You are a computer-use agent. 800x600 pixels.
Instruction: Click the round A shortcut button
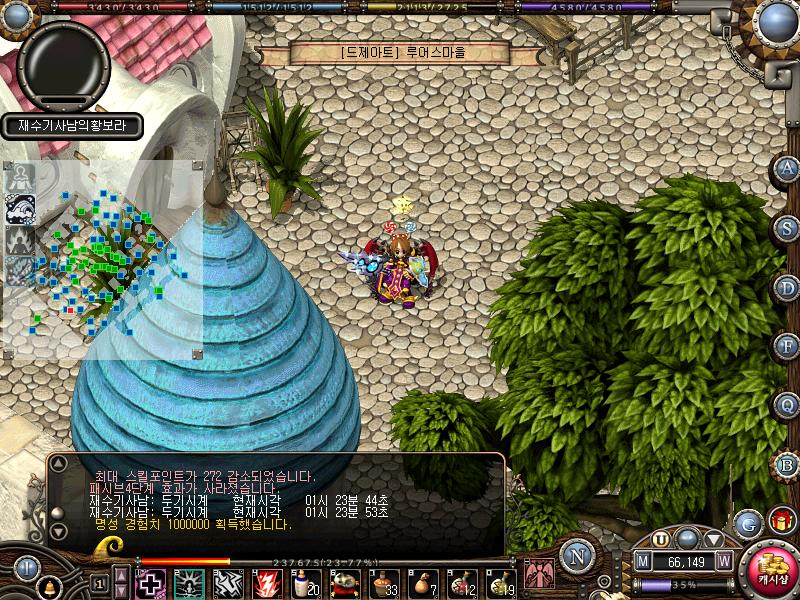tap(787, 168)
